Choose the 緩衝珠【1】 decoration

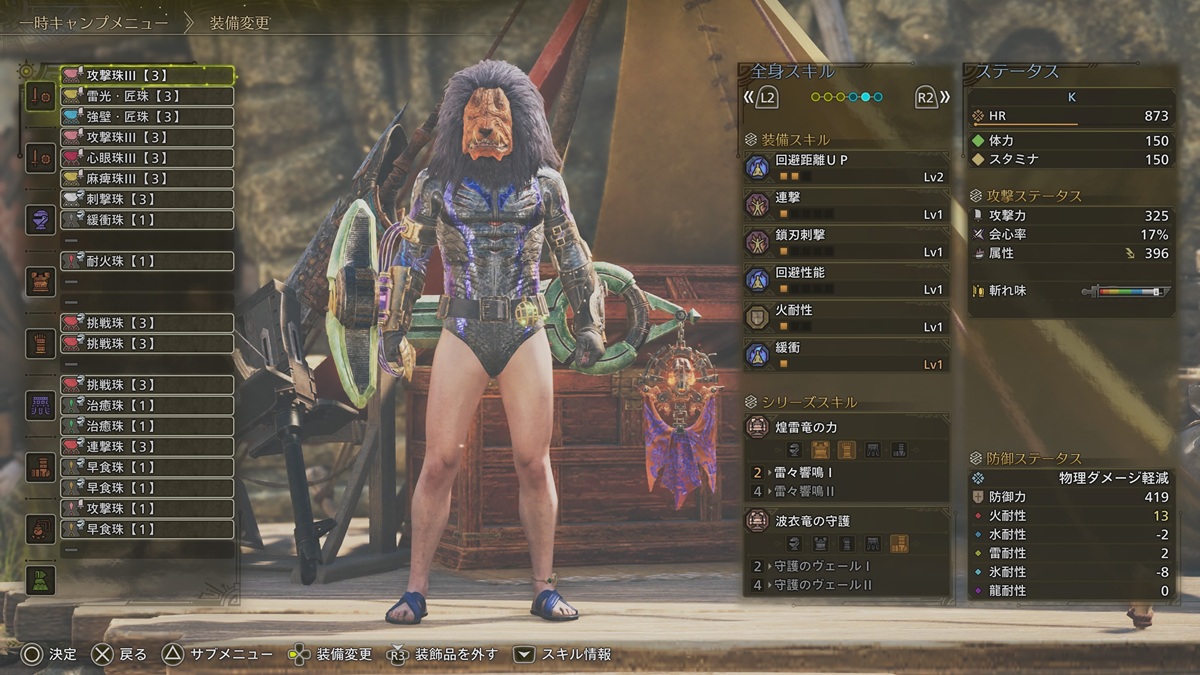[147, 220]
